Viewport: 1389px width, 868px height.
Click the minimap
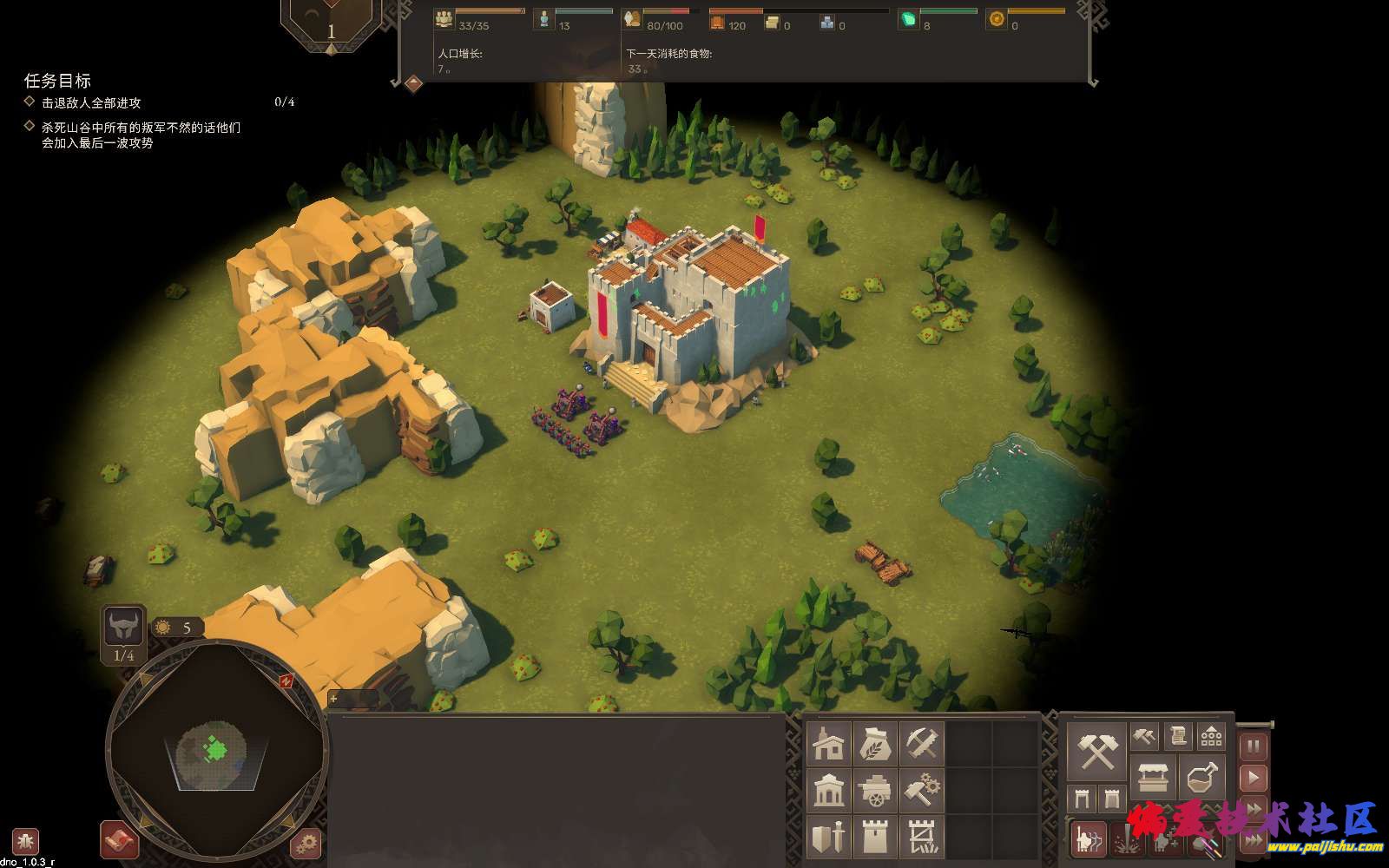tap(216, 752)
